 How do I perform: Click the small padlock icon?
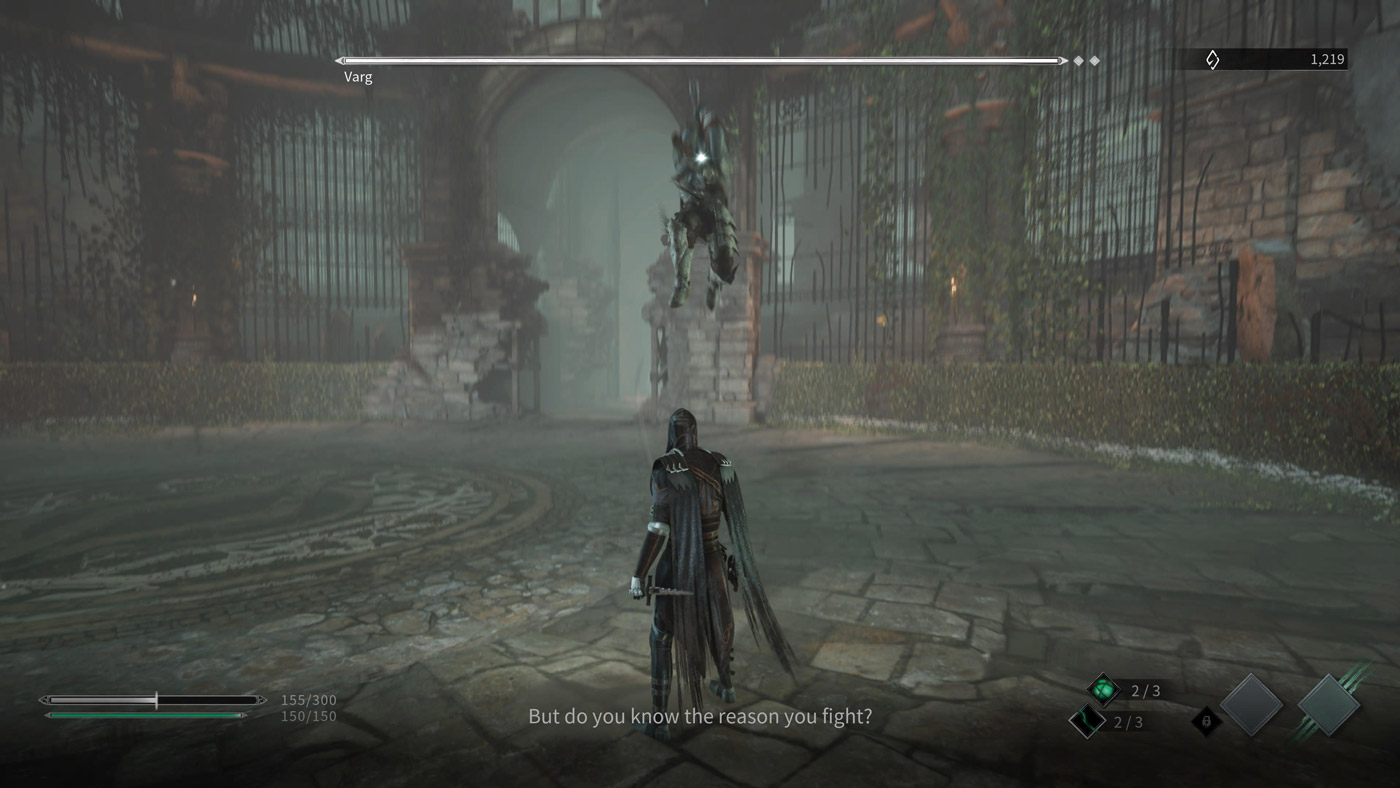point(1207,719)
